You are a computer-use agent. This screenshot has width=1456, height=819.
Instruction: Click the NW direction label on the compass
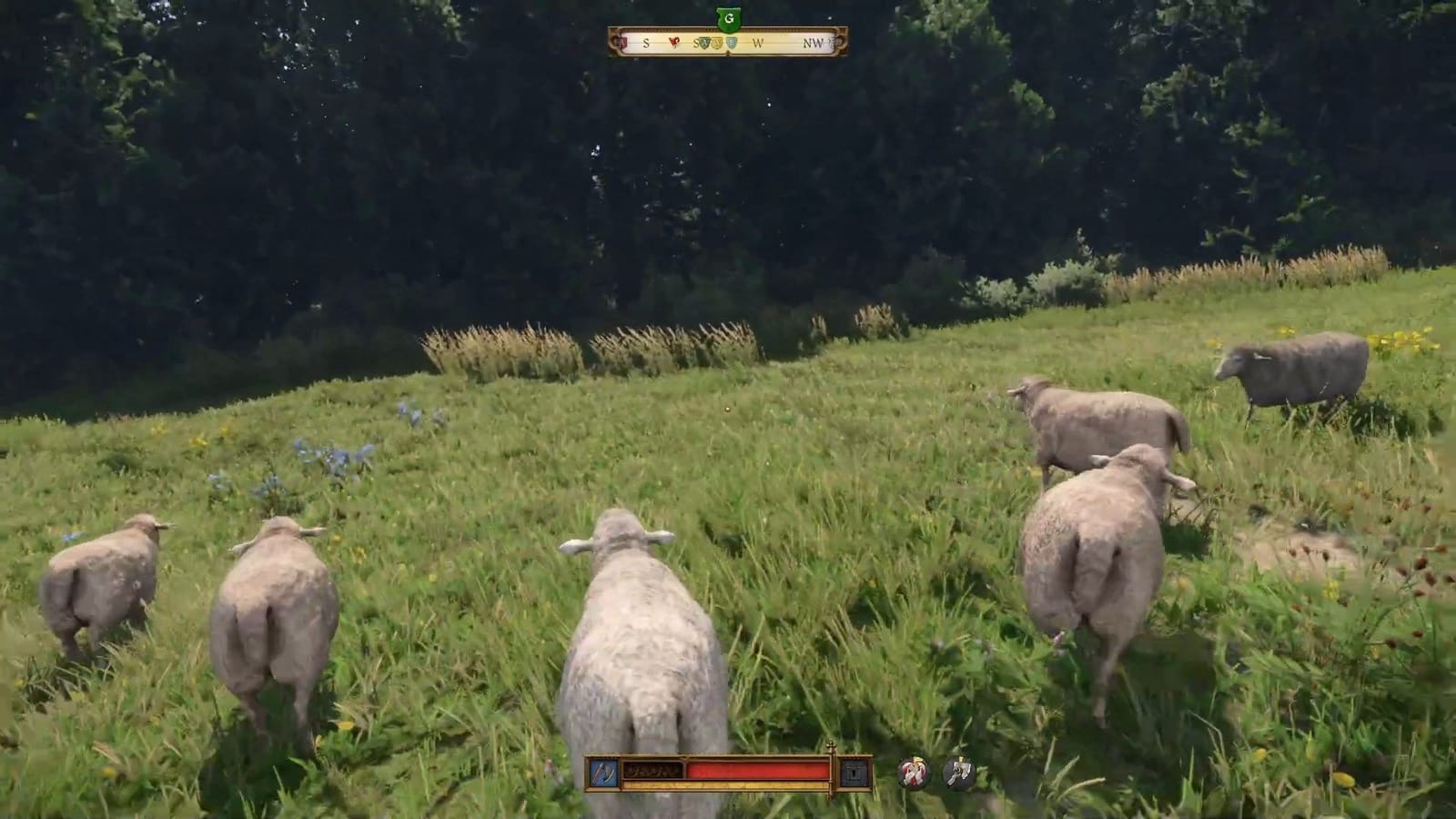coord(813,42)
